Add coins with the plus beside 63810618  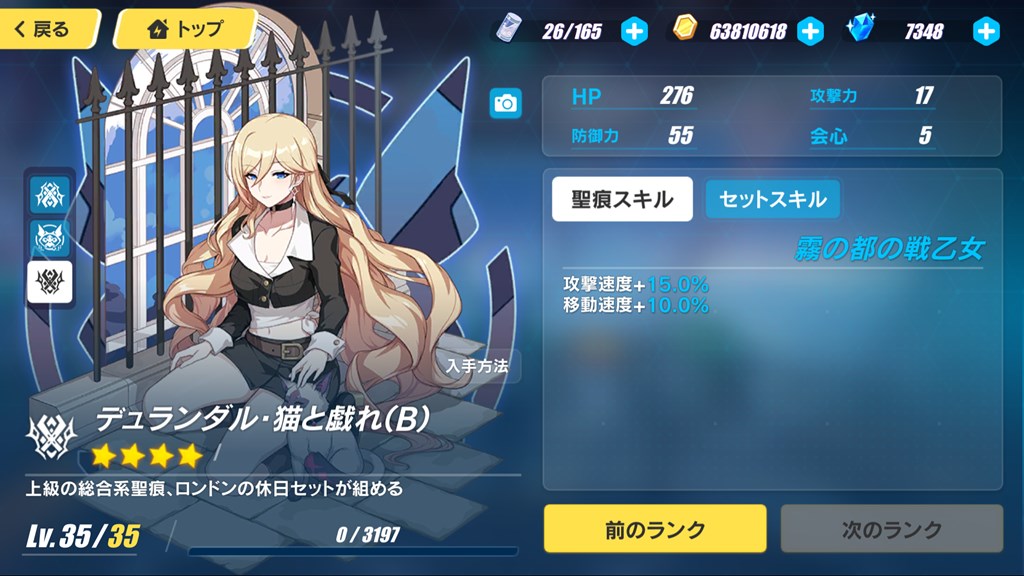coord(810,31)
